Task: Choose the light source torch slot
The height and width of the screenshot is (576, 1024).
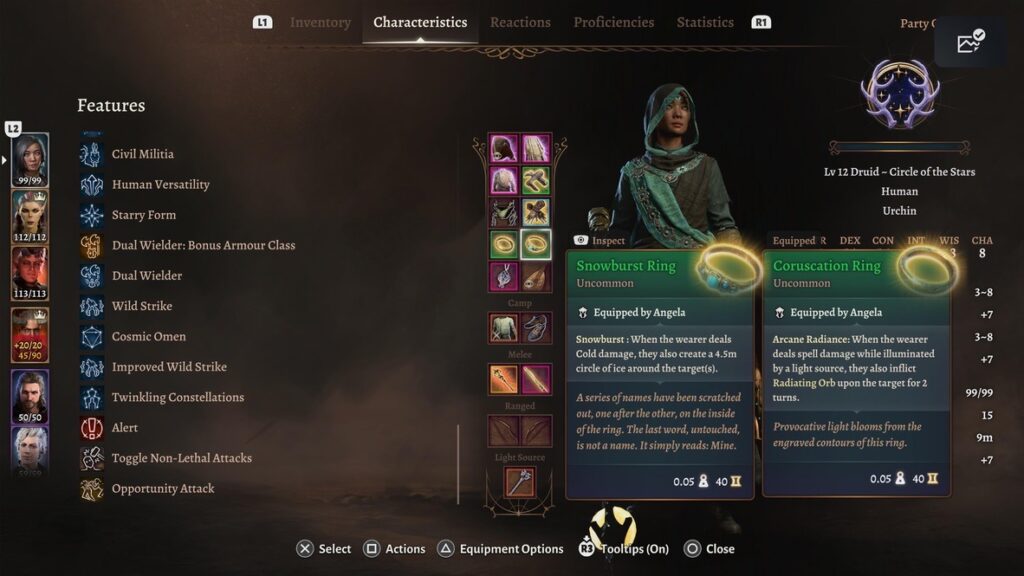Action: 520,481
